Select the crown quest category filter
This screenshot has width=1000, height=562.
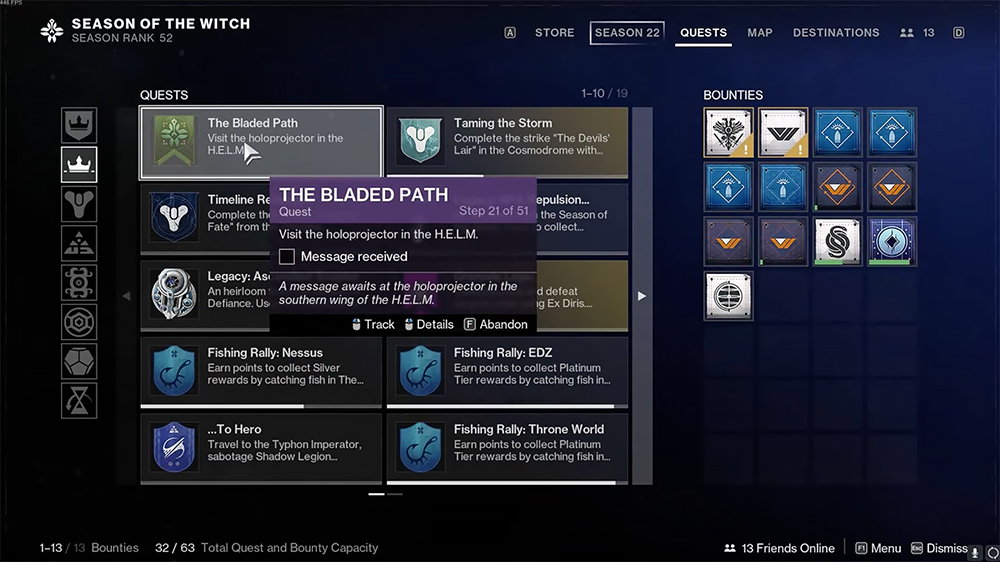click(79, 164)
